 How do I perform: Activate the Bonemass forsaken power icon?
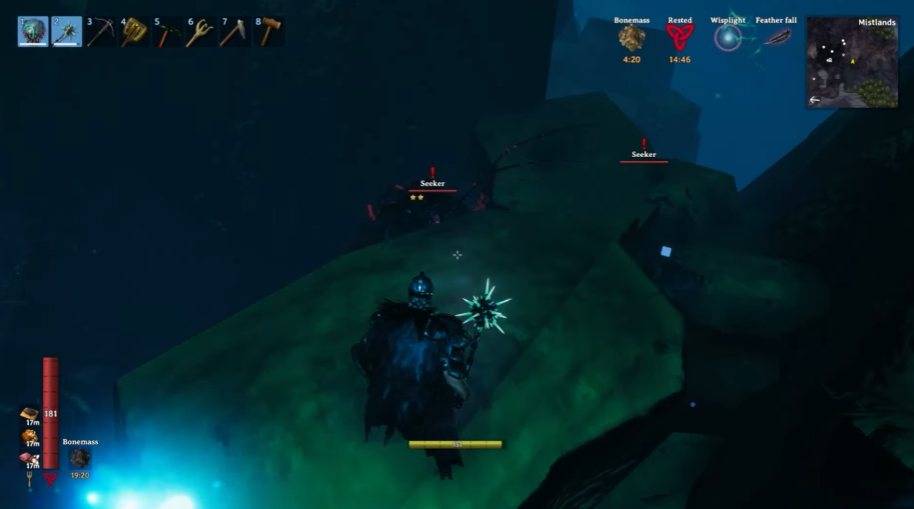[80, 458]
